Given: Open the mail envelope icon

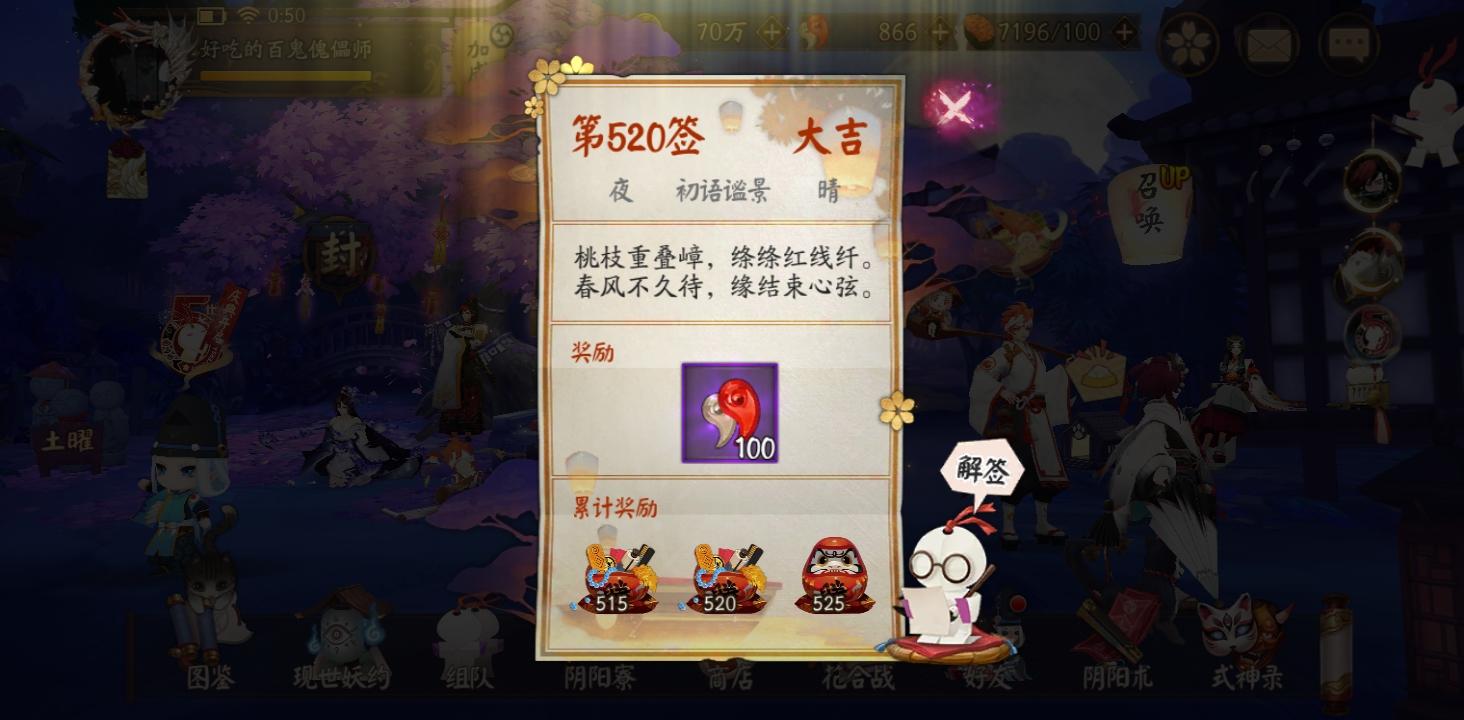Looking at the screenshot, I should click(1268, 44).
